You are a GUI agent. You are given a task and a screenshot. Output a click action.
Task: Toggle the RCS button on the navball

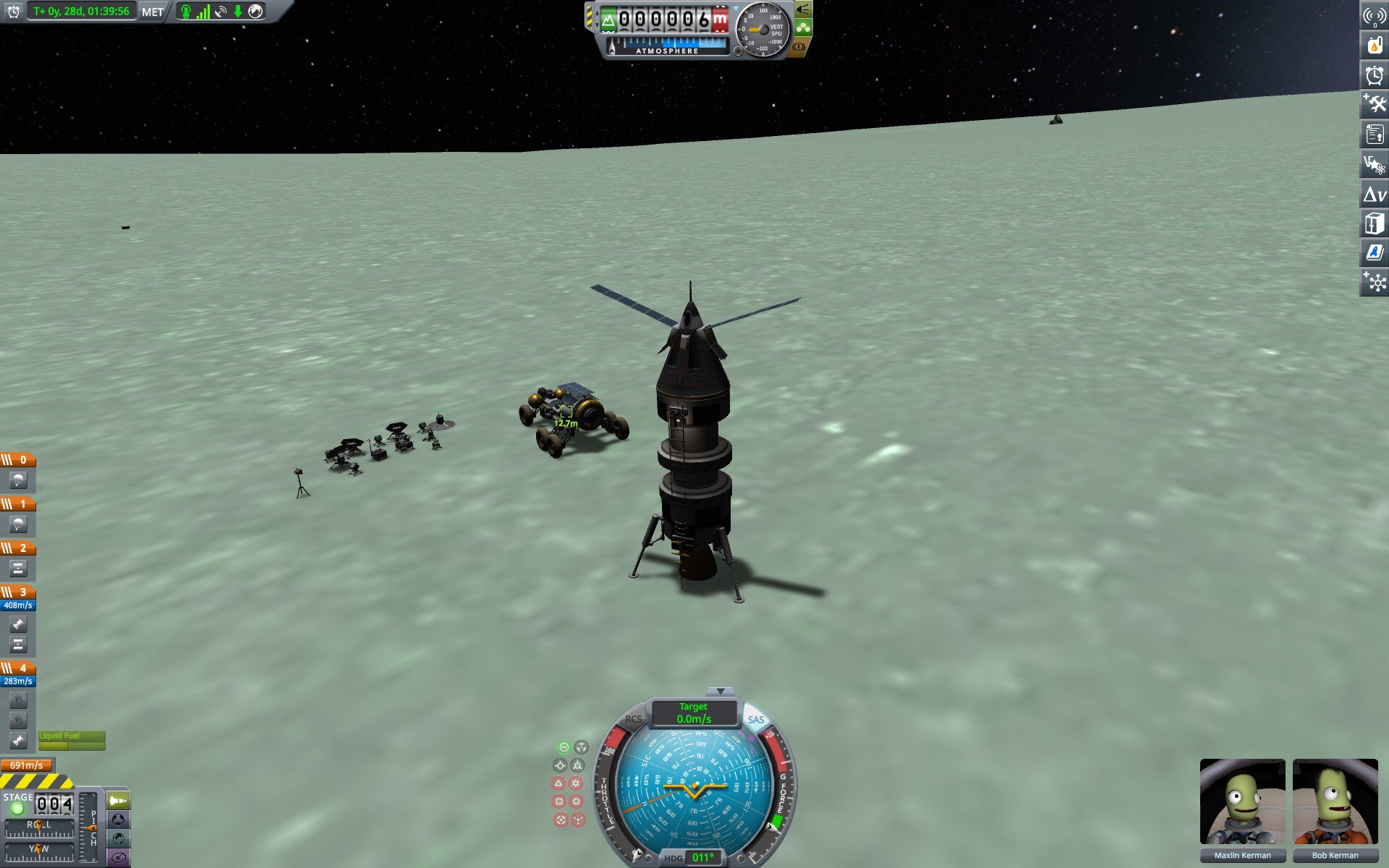(x=634, y=719)
